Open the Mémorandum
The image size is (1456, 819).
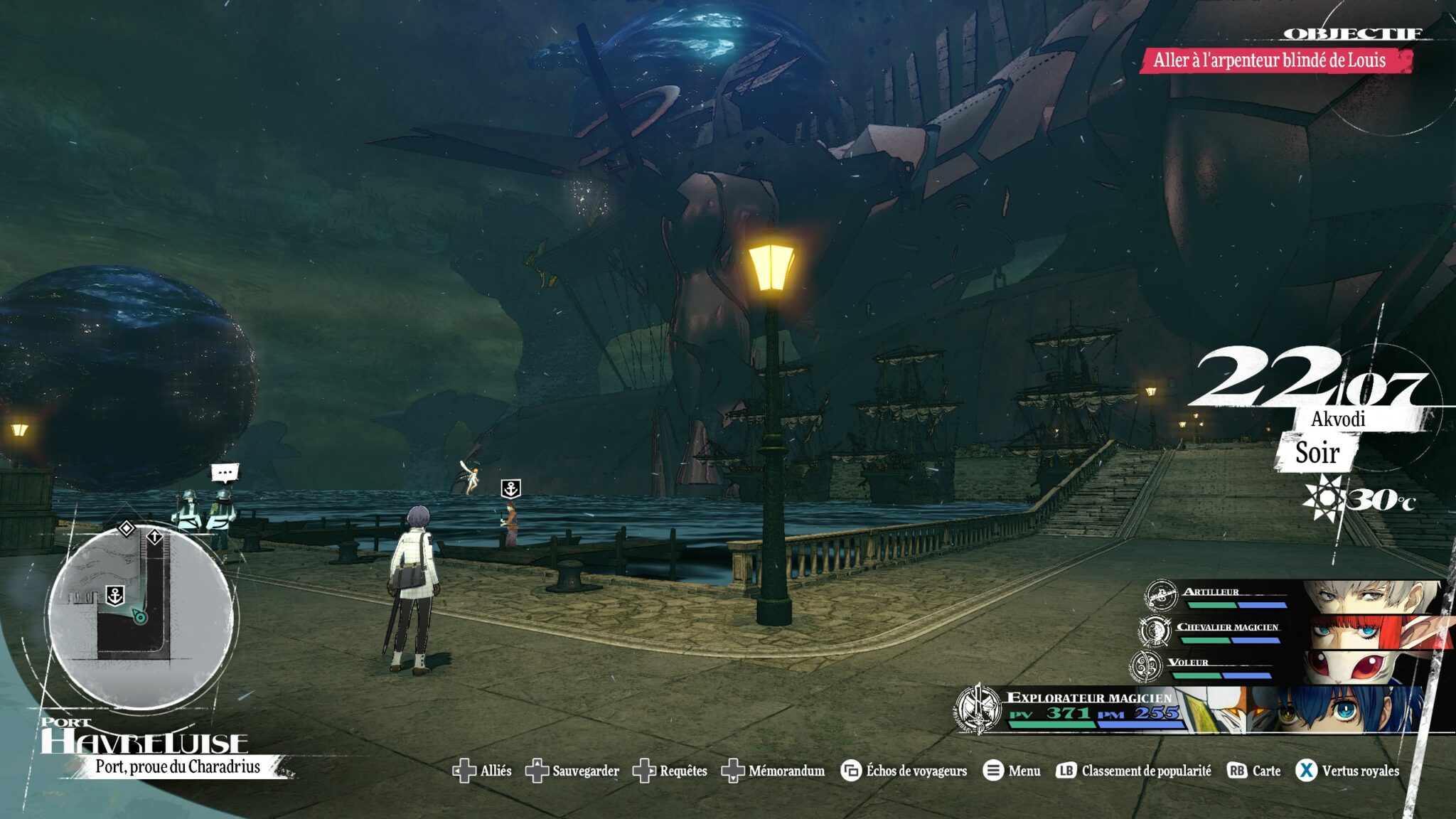pyautogui.click(x=773, y=771)
